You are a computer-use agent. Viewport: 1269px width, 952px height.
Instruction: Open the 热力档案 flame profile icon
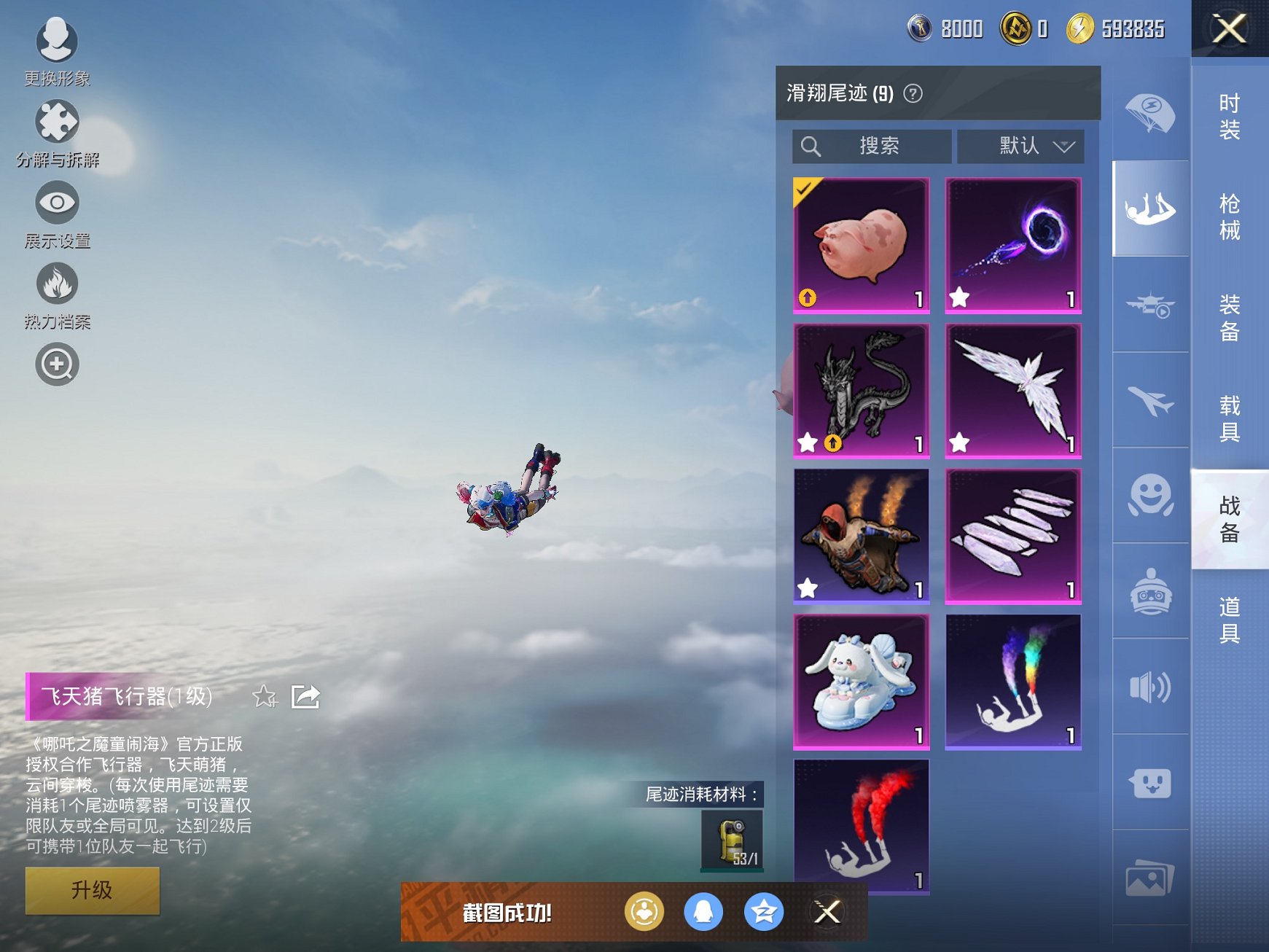click(x=58, y=284)
